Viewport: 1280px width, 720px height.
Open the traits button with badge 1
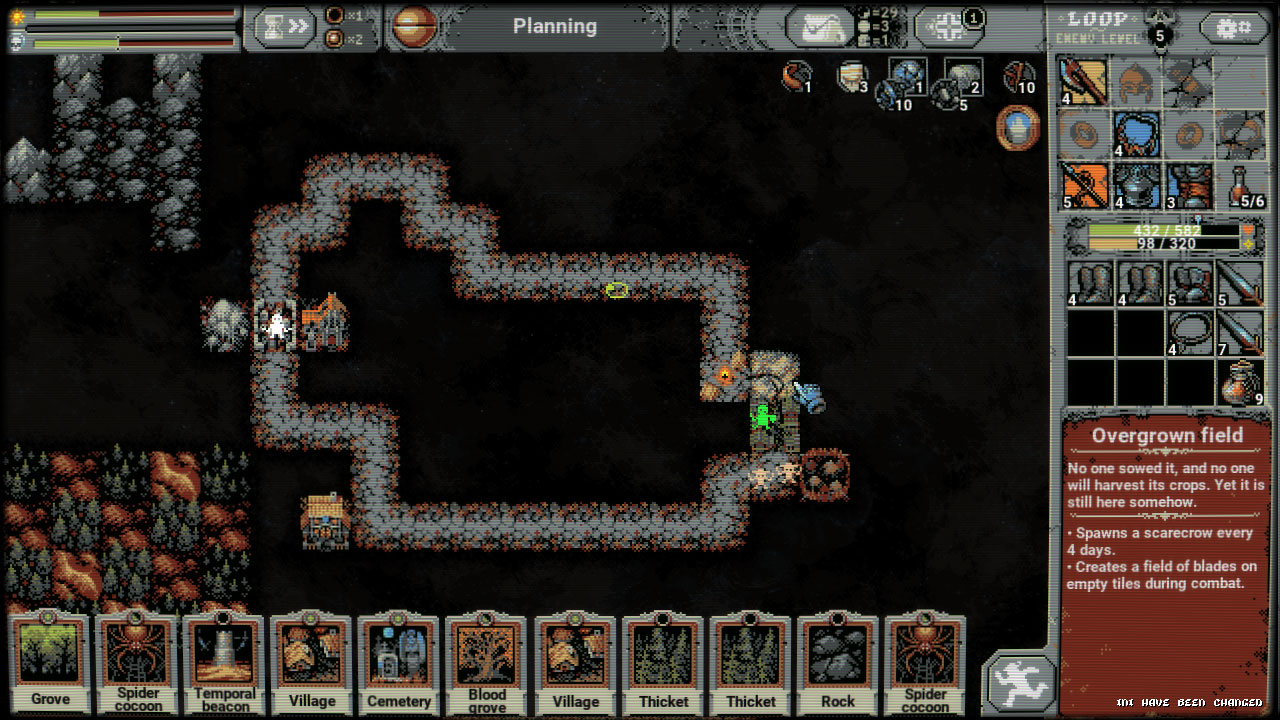[x=947, y=27]
